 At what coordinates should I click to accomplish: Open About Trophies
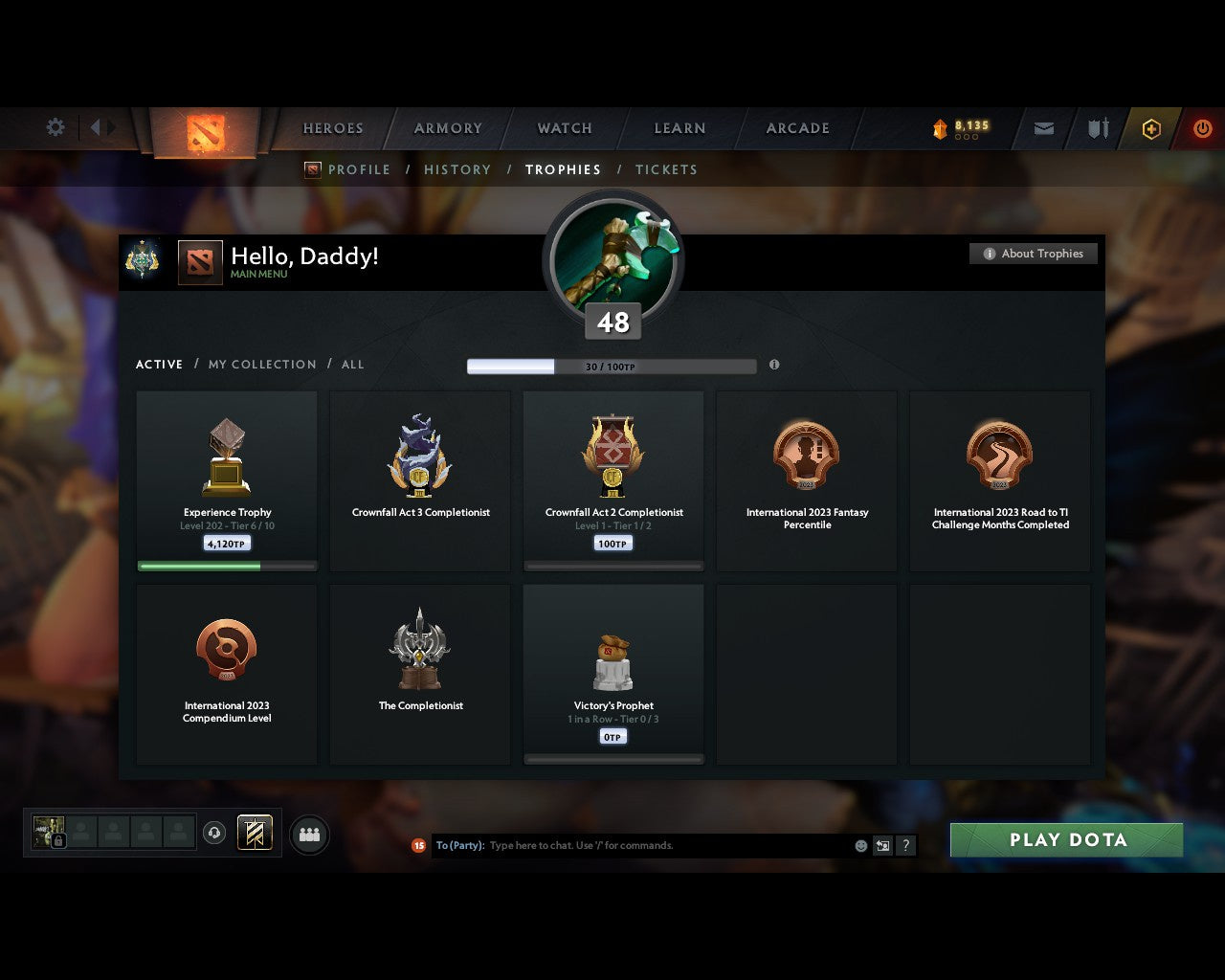[1034, 253]
